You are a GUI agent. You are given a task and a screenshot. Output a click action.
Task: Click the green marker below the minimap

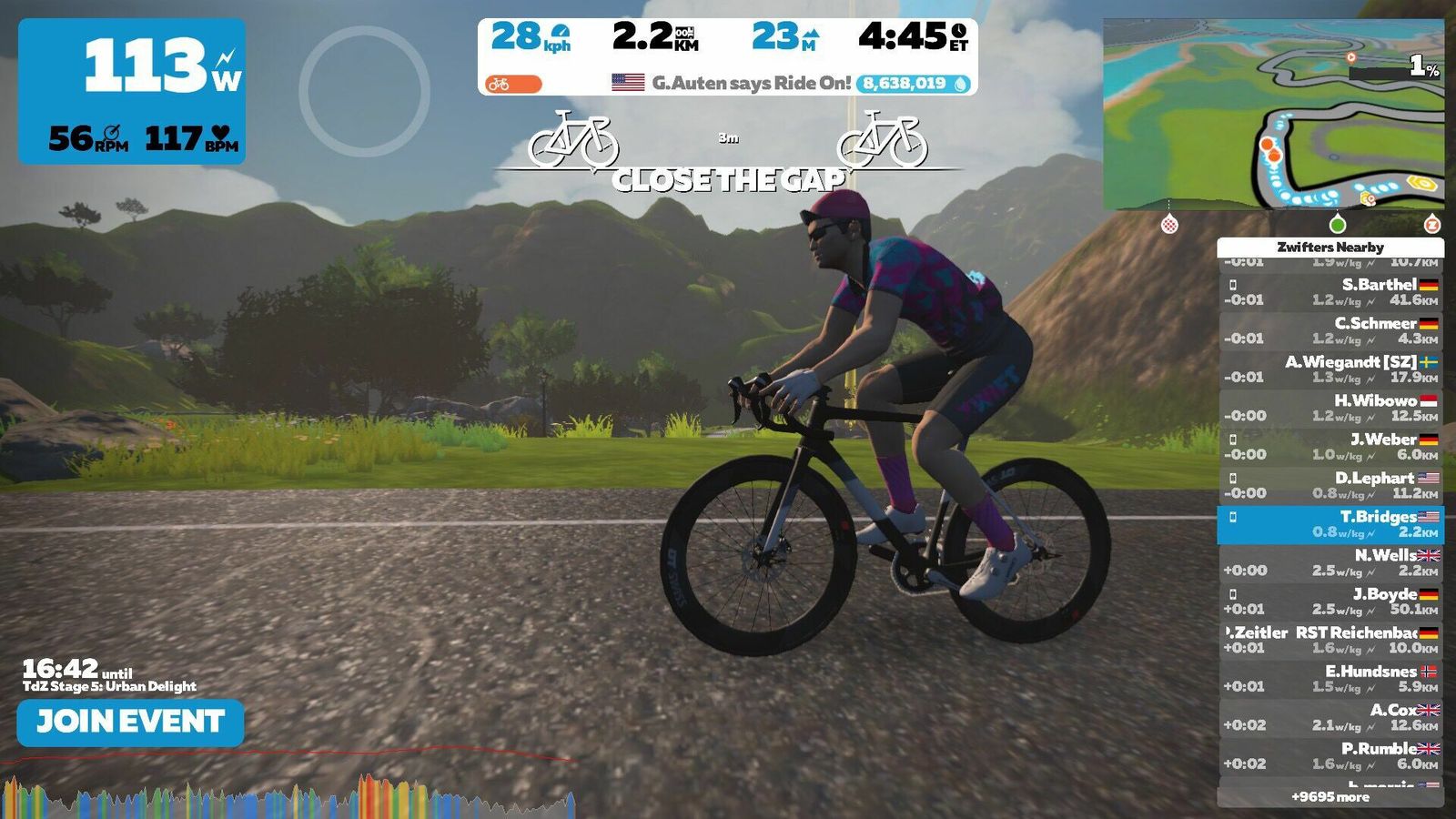point(1337,224)
